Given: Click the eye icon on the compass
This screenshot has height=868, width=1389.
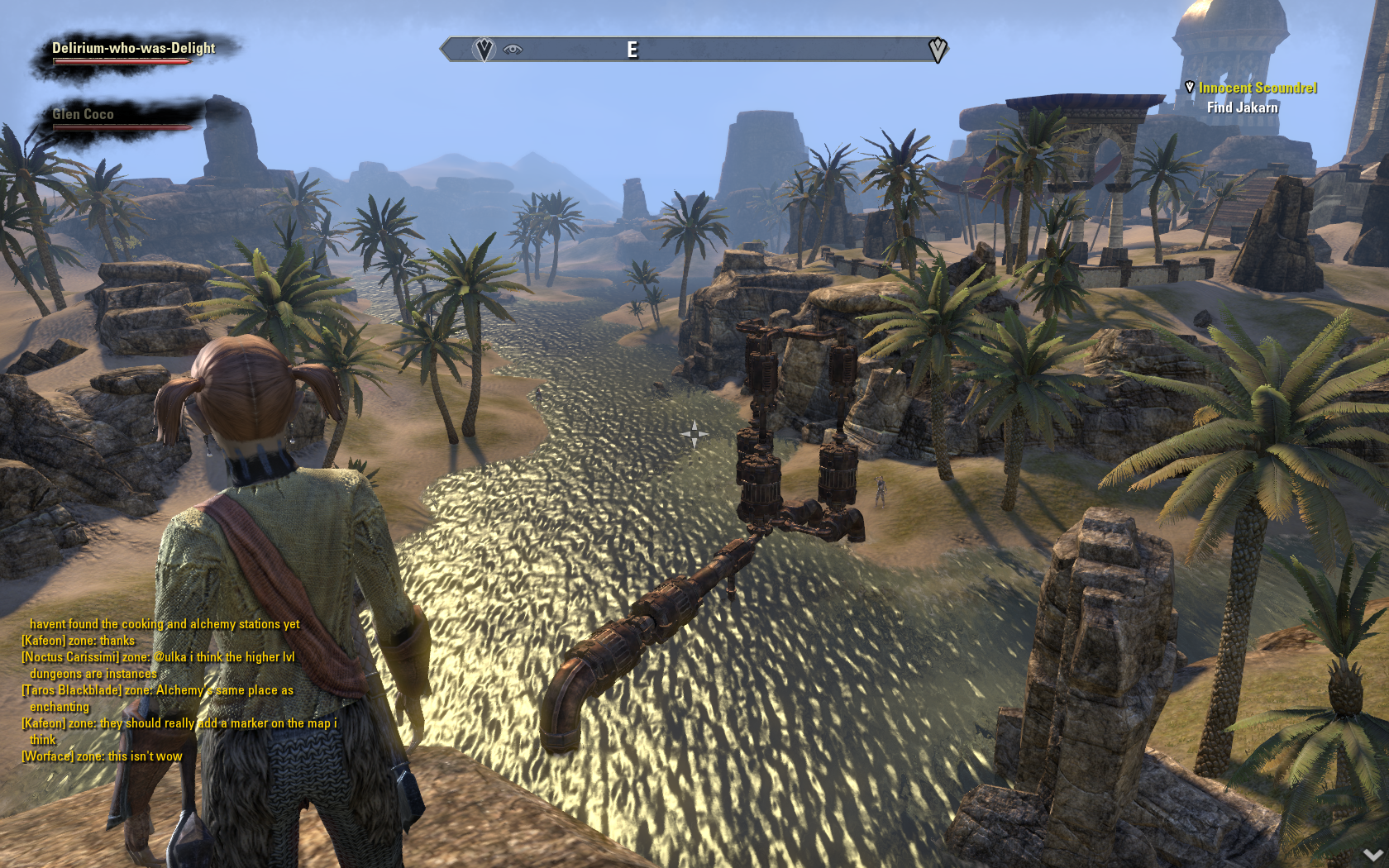Looking at the screenshot, I should click(x=513, y=50).
